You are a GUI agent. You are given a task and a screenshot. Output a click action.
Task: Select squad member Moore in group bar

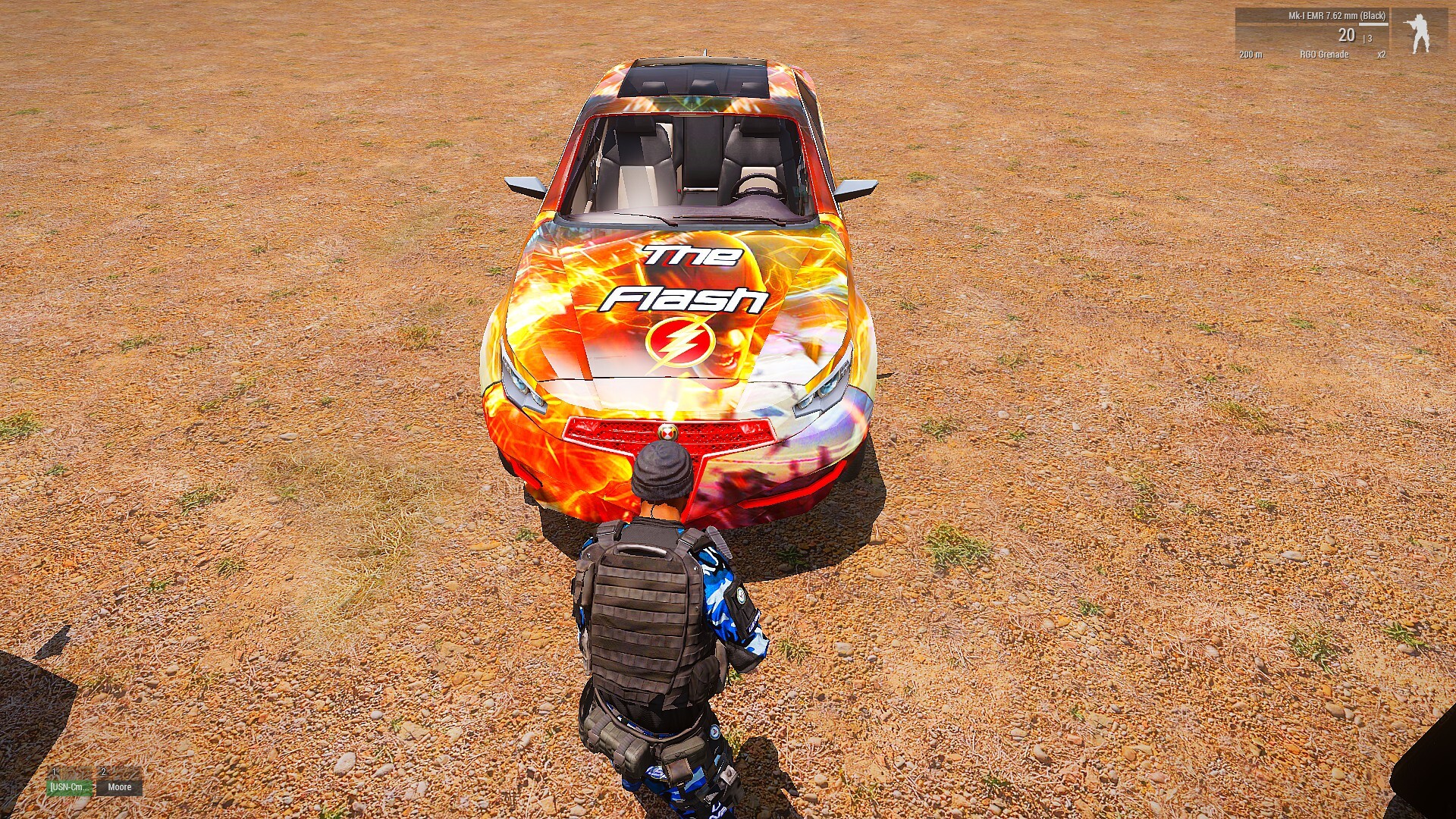pyautogui.click(x=119, y=787)
